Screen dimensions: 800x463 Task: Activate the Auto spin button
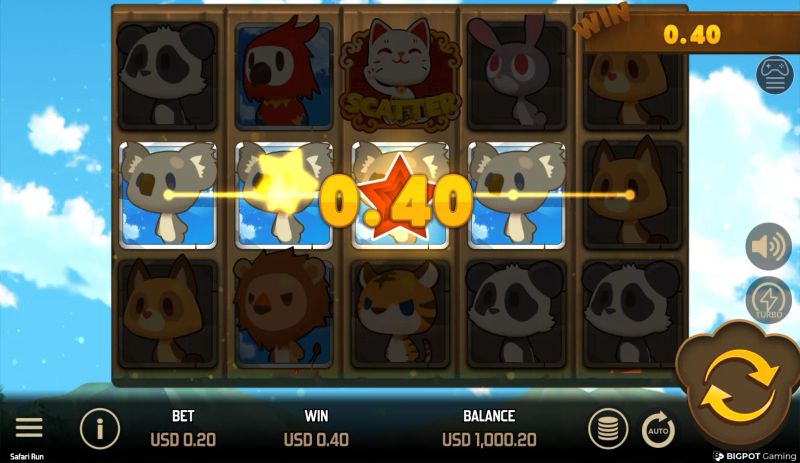click(658, 429)
